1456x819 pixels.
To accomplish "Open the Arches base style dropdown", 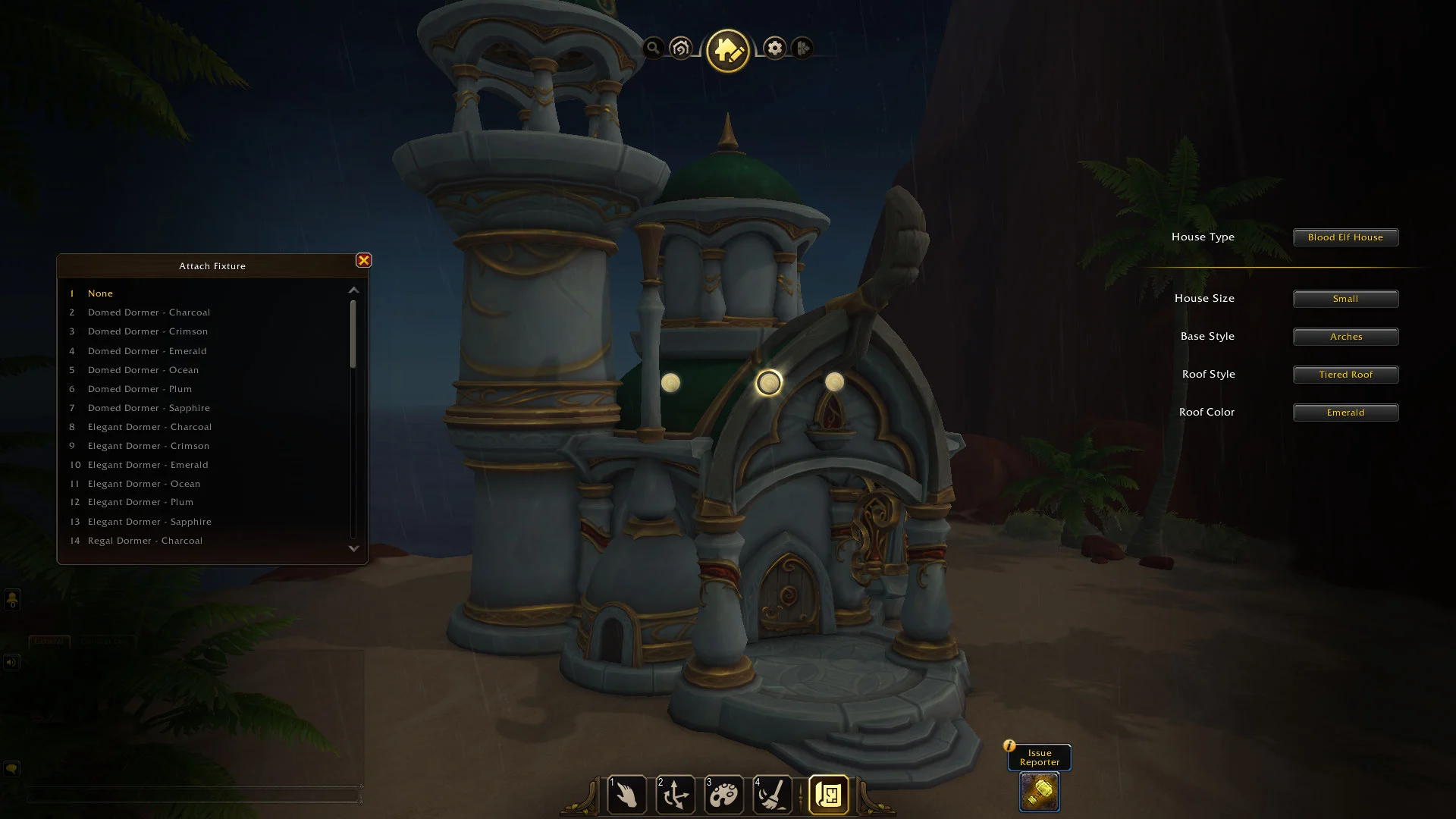I will click(x=1345, y=337).
